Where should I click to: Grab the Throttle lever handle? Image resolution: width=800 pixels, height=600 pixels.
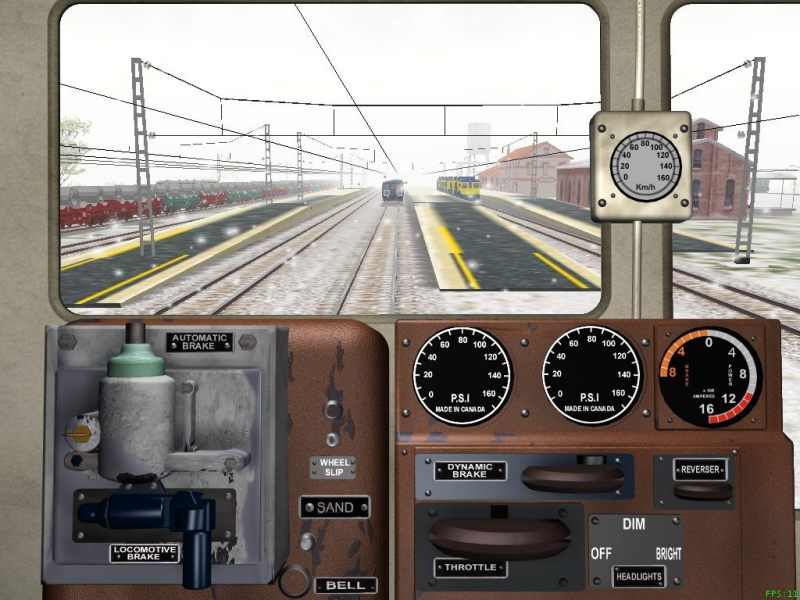pyautogui.click(x=500, y=537)
